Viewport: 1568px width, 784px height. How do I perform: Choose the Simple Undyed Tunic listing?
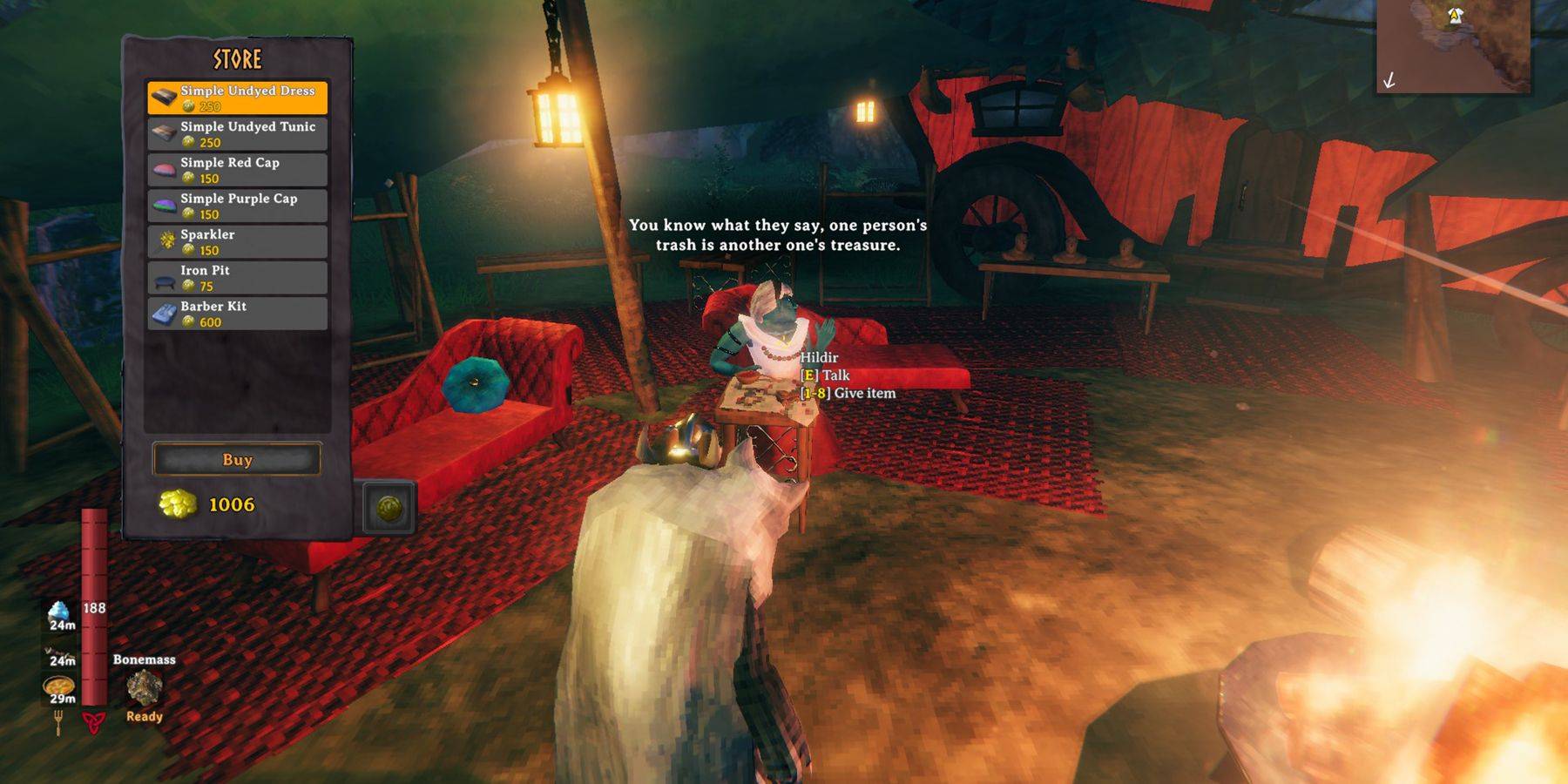pyautogui.click(x=237, y=134)
